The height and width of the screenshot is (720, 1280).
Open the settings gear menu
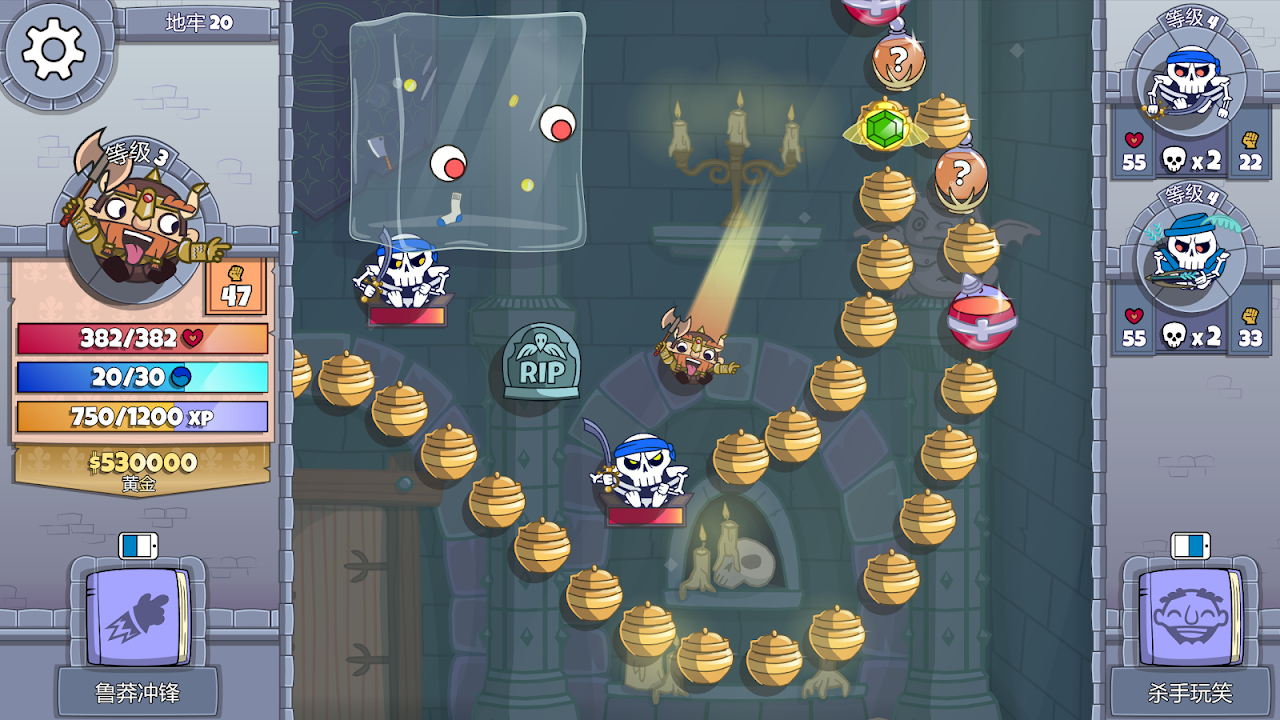[x=53, y=49]
